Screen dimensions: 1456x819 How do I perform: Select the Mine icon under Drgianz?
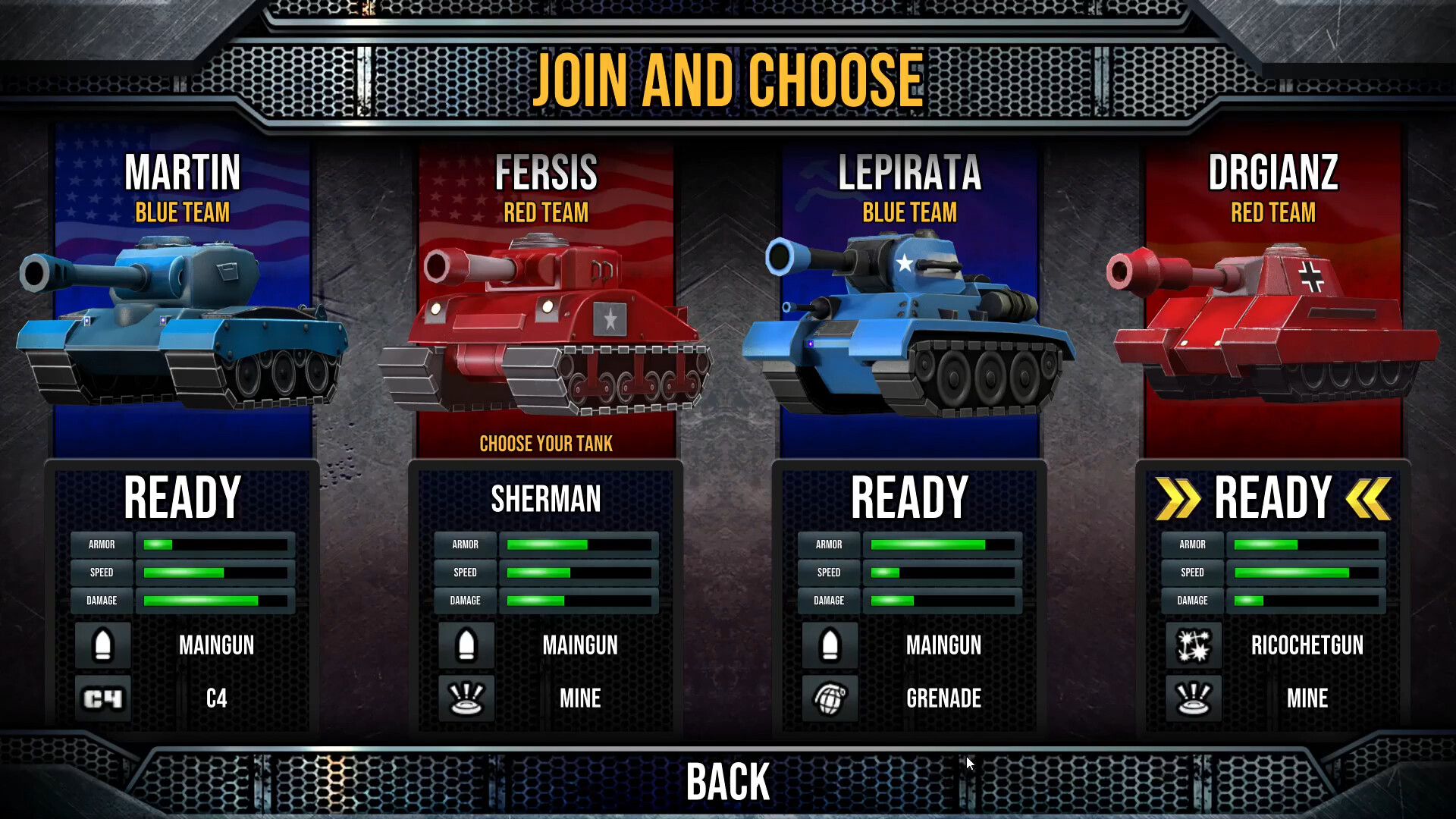[x=1192, y=698]
